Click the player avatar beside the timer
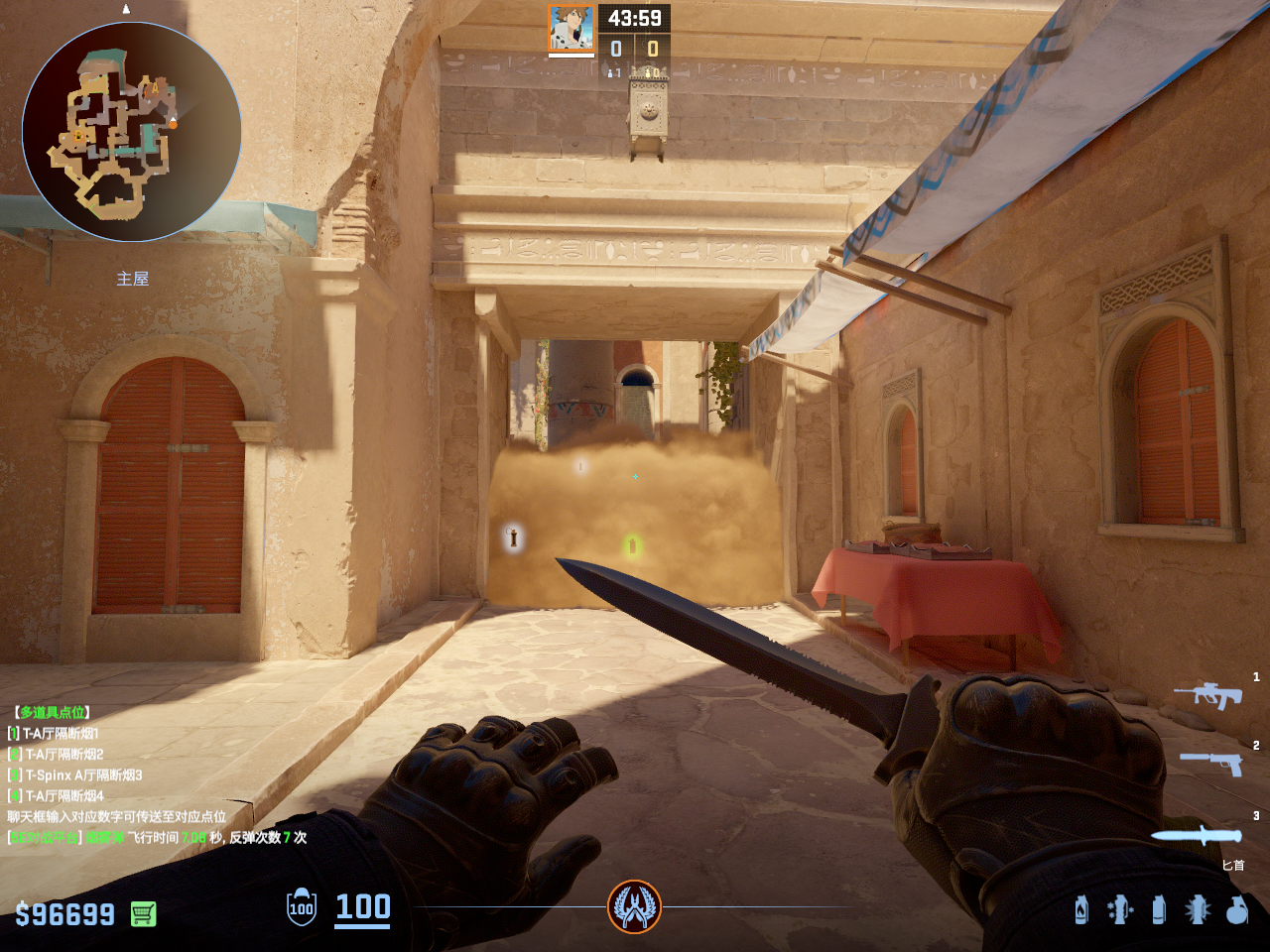This screenshot has width=1270, height=952. coord(571,28)
